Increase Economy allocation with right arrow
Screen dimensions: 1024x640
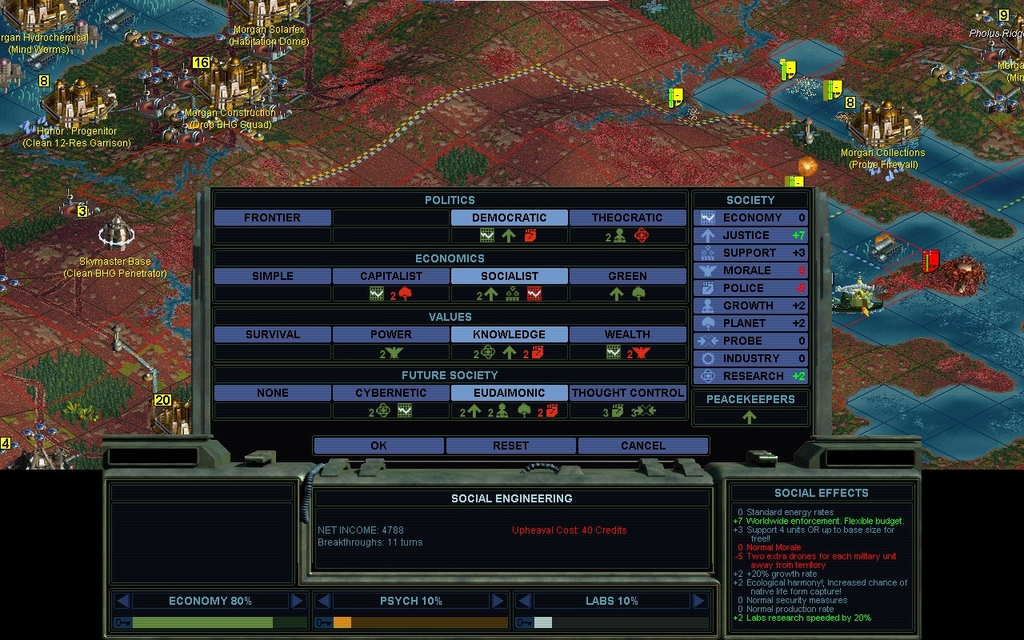coord(297,601)
